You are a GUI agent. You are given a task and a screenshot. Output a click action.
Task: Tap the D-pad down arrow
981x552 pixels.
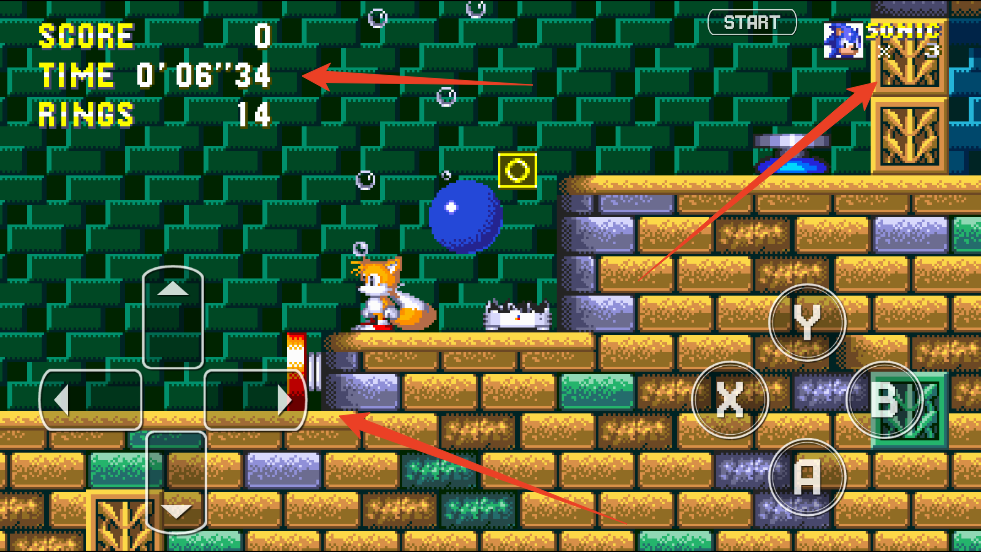tap(176, 482)
